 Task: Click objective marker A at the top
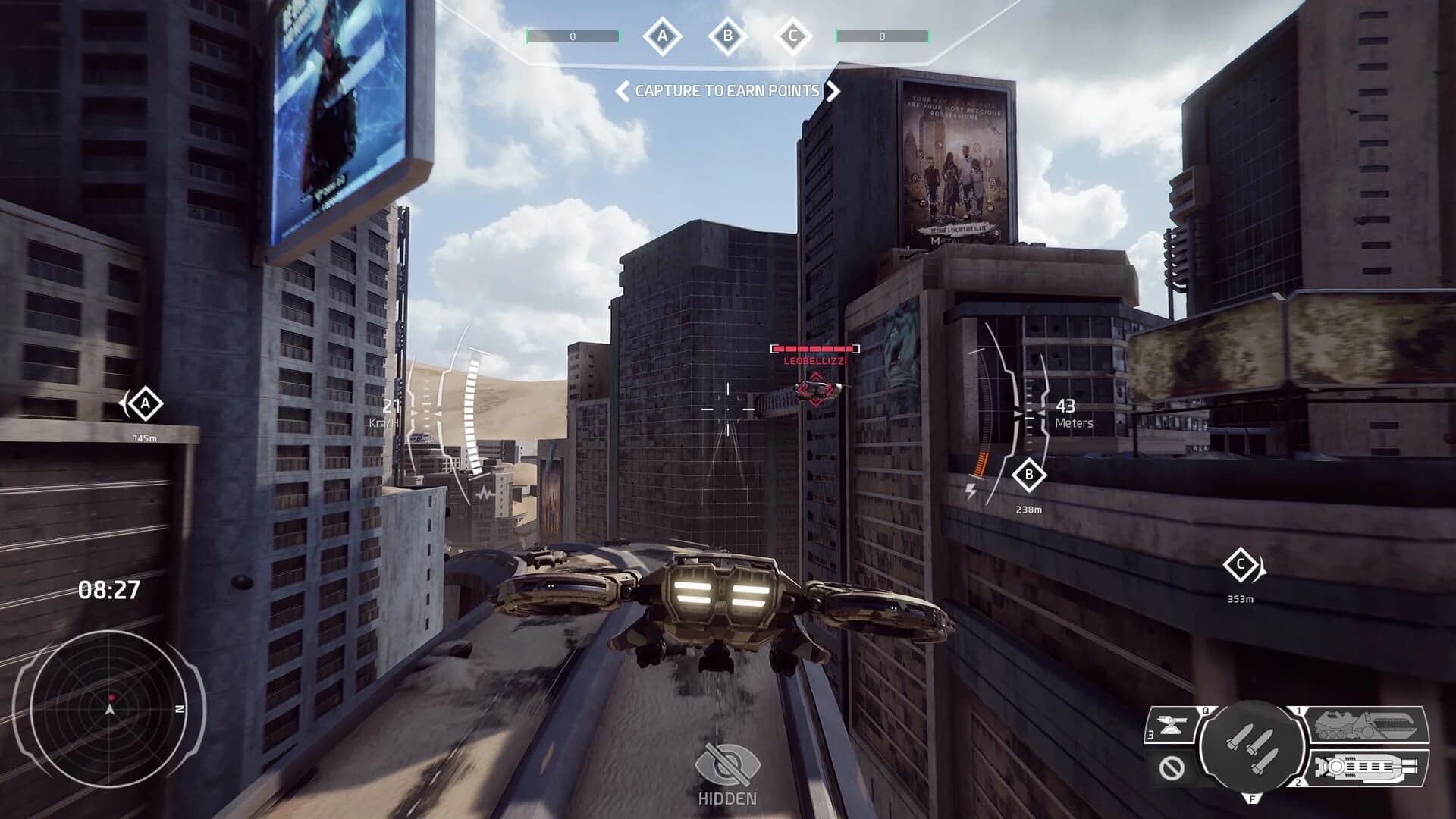pos(662,34)
